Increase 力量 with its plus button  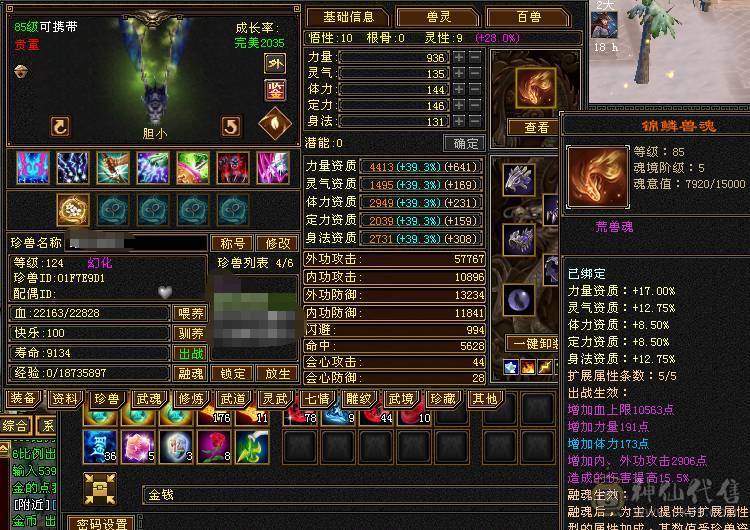[458, 58]
